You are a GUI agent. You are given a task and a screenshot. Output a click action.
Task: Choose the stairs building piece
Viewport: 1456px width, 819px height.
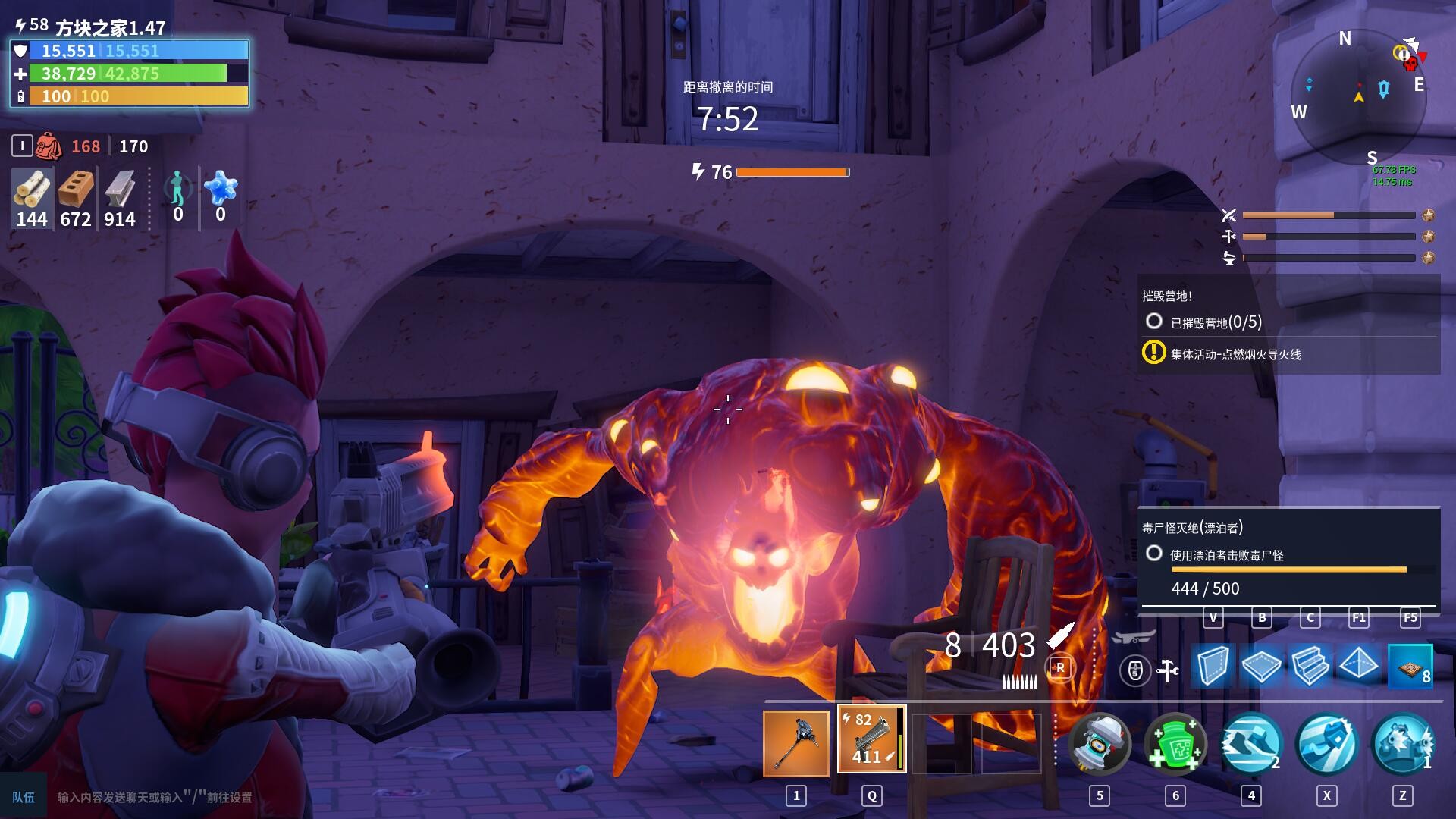1310,666
